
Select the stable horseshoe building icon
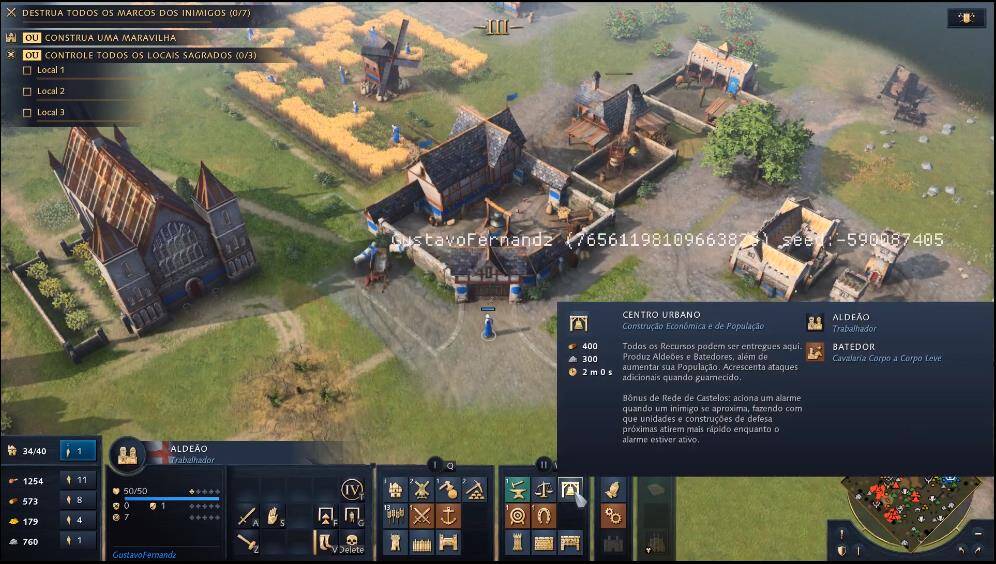pos(544,516)
